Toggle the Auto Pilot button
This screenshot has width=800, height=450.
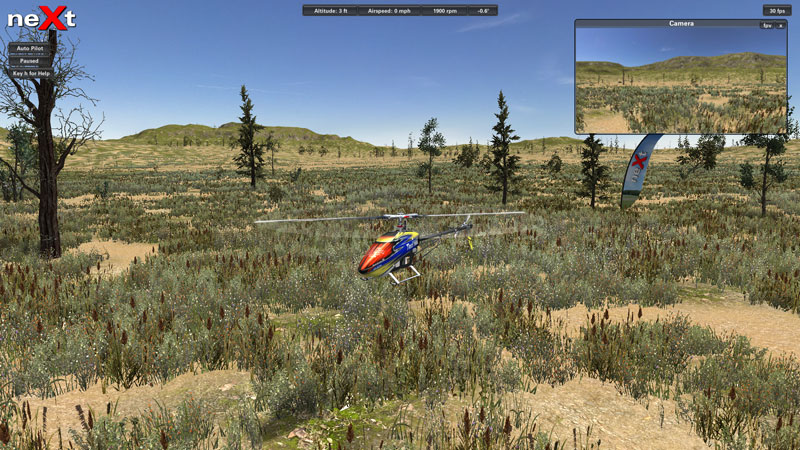coord(29,48)
